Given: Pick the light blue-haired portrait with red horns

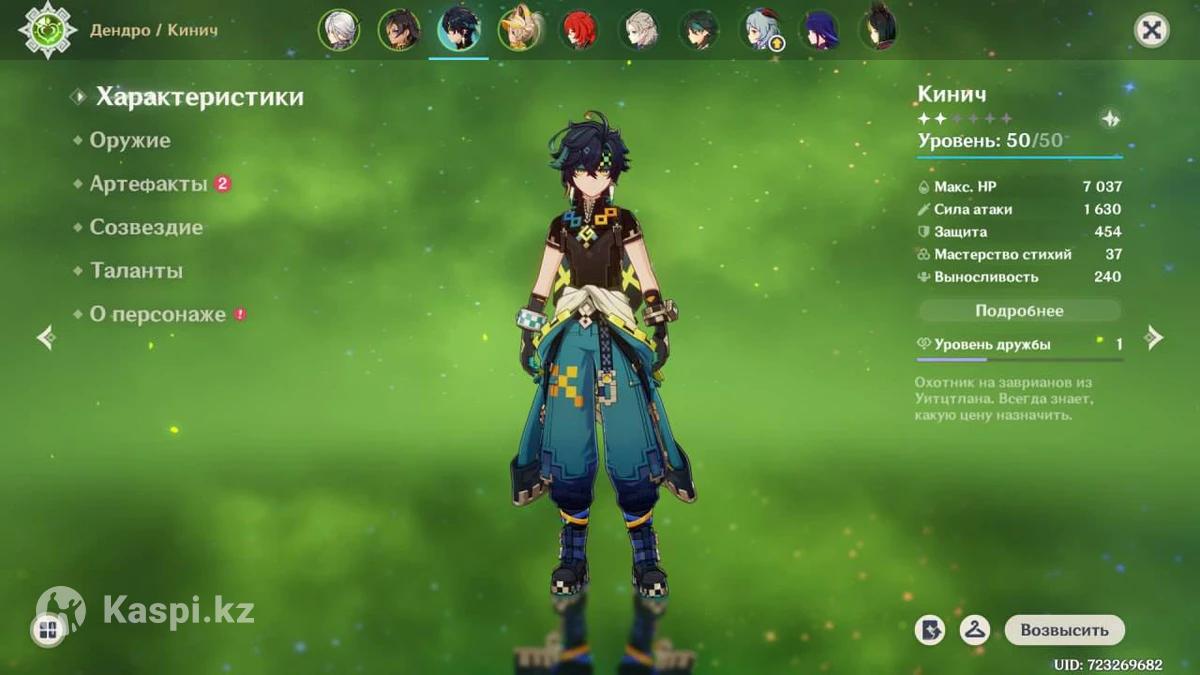Looking at the screenshot, I should tap(761, 30).
